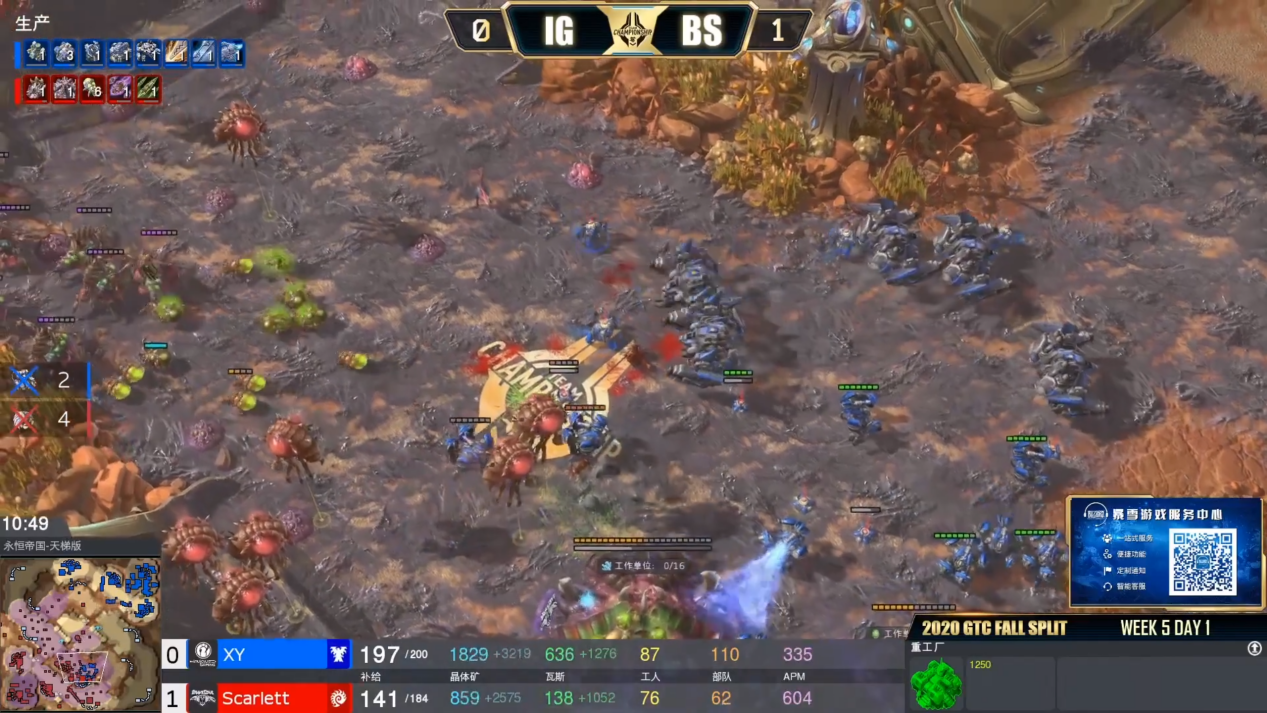Select the purple icon in red production row
The height and width of the screenshot is (713, 1267).
(x=120, y=90)
